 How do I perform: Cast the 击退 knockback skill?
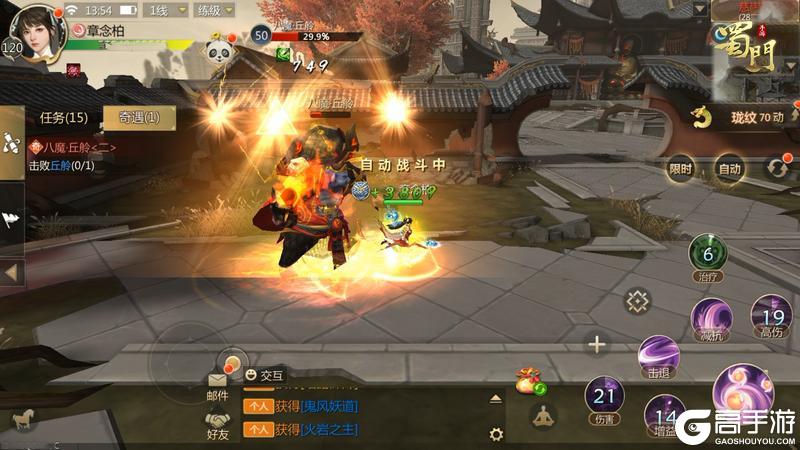tap(658, 356)
